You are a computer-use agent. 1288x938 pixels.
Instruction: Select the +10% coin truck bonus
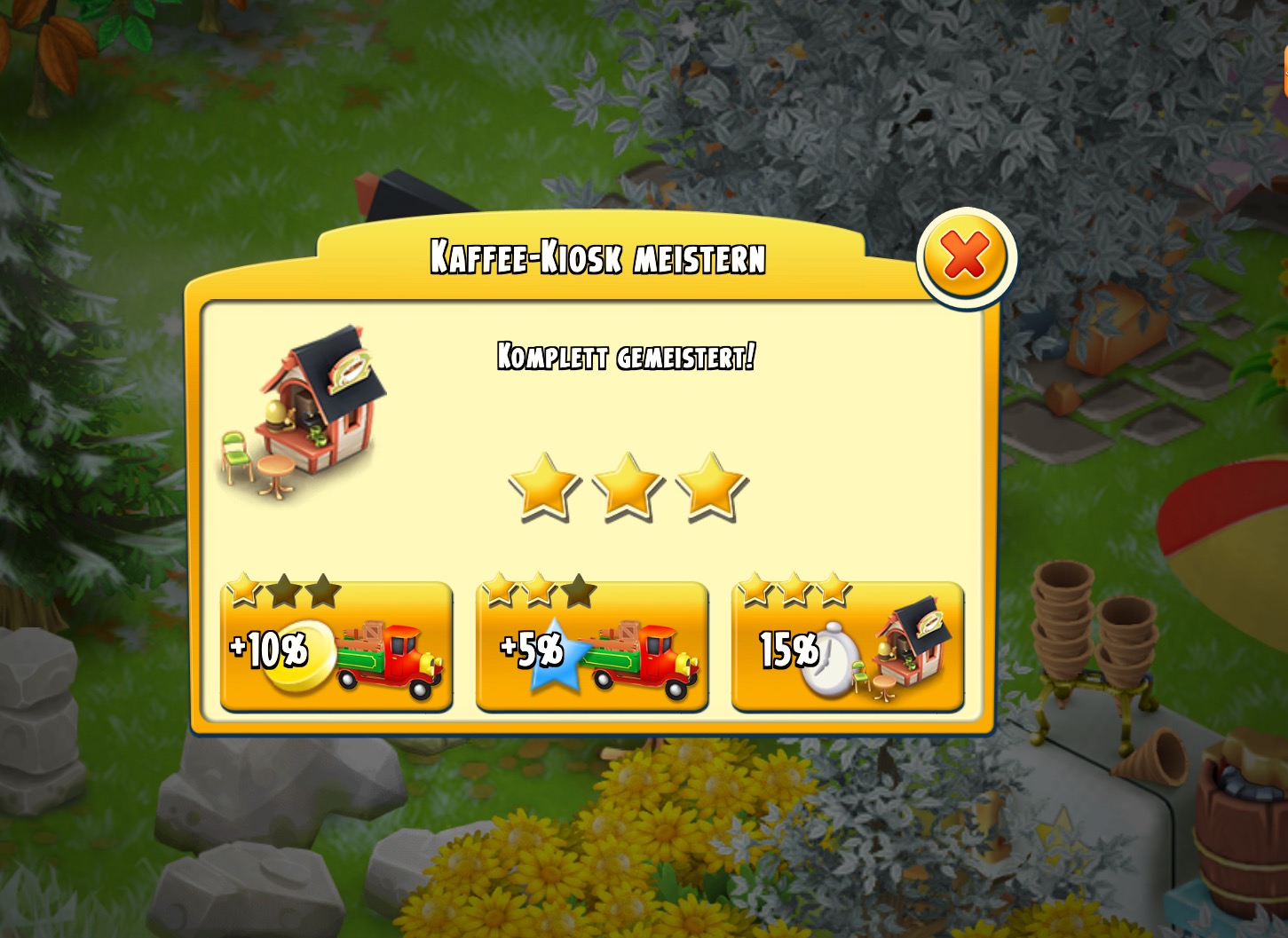(x=336, y=649)
